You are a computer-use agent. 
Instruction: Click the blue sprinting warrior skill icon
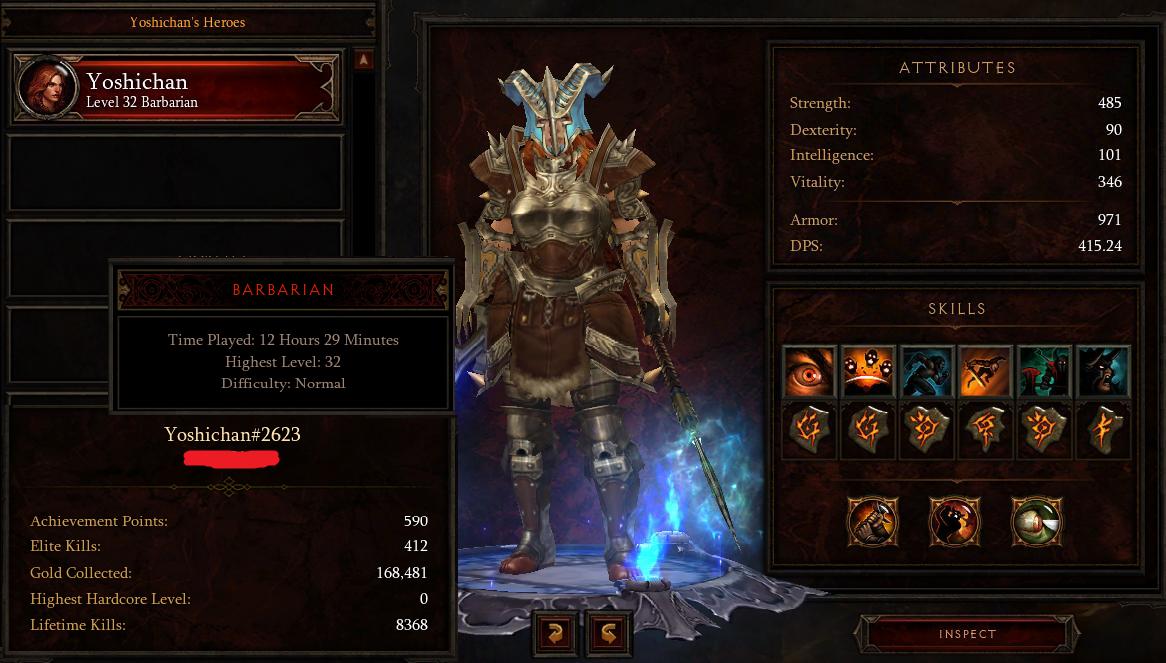pyautogui.click(x=926, y=372)
